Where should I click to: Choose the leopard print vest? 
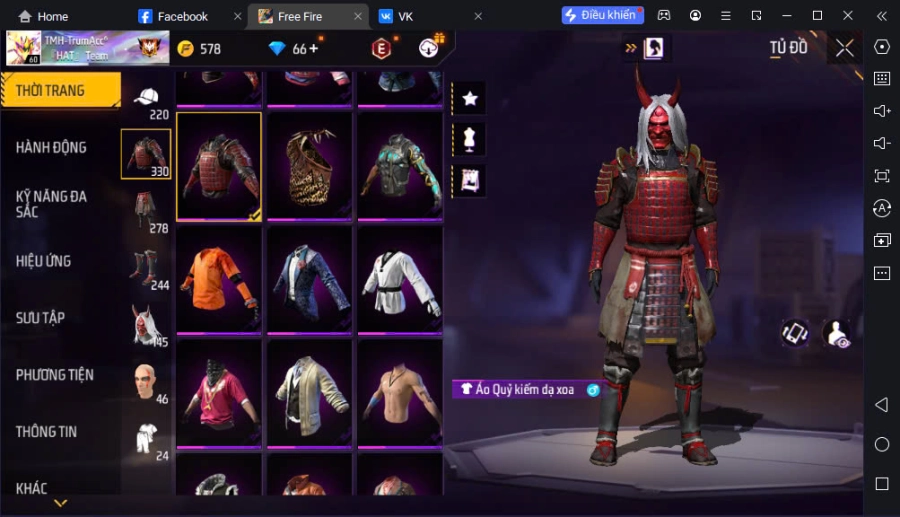(x=309, y=165)
